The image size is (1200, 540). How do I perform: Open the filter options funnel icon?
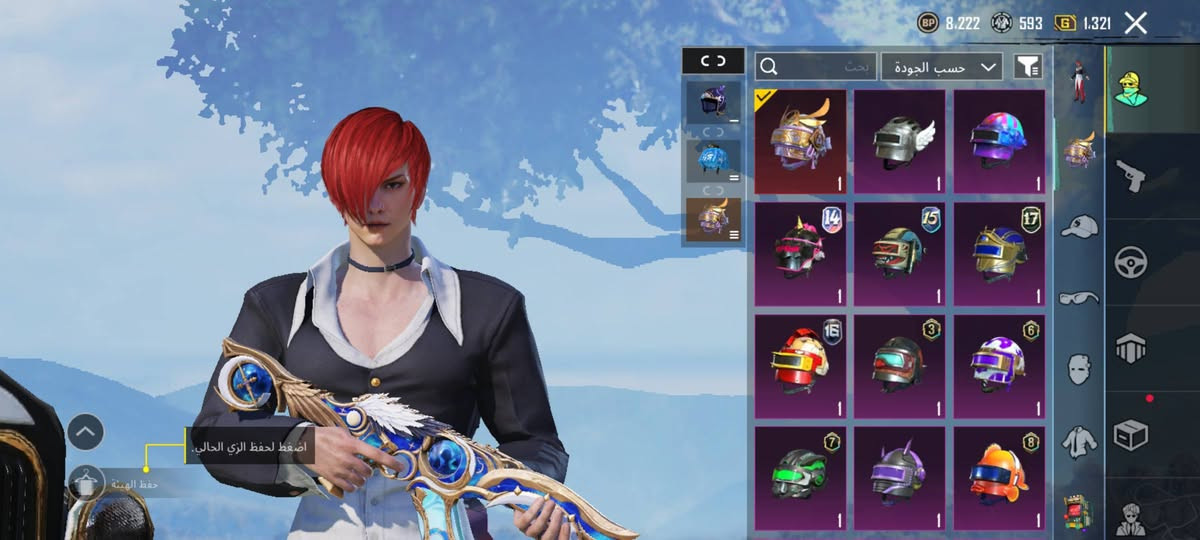1027,67
